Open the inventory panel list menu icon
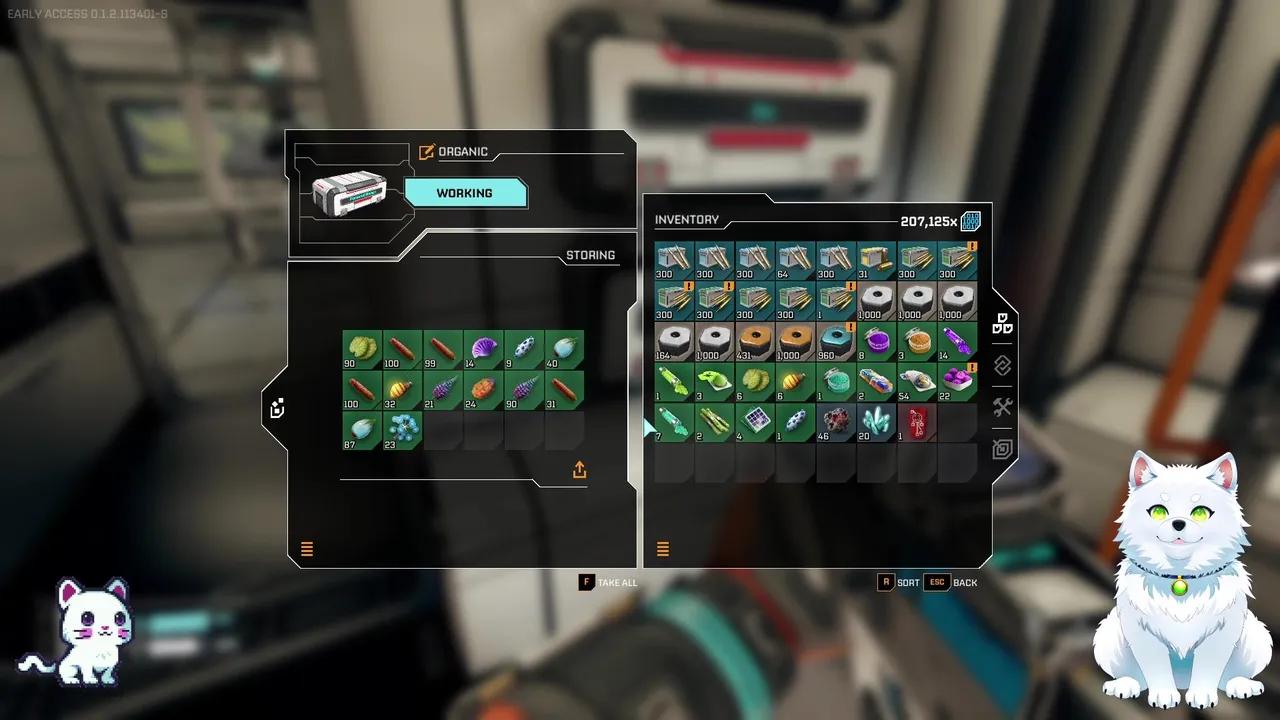Screen dimensions: 1280x720 click(x=663, y=549)
